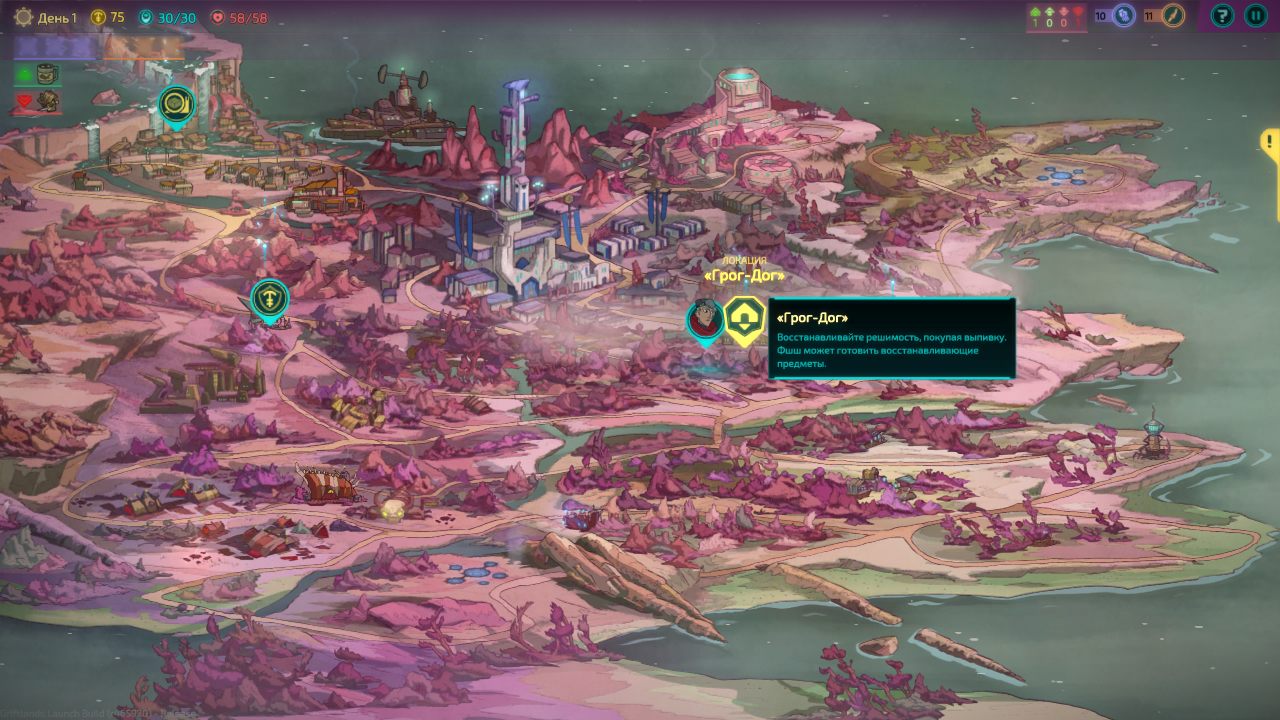Open the help question mark button
1280x720 pixels.
tap(1222, 15)
